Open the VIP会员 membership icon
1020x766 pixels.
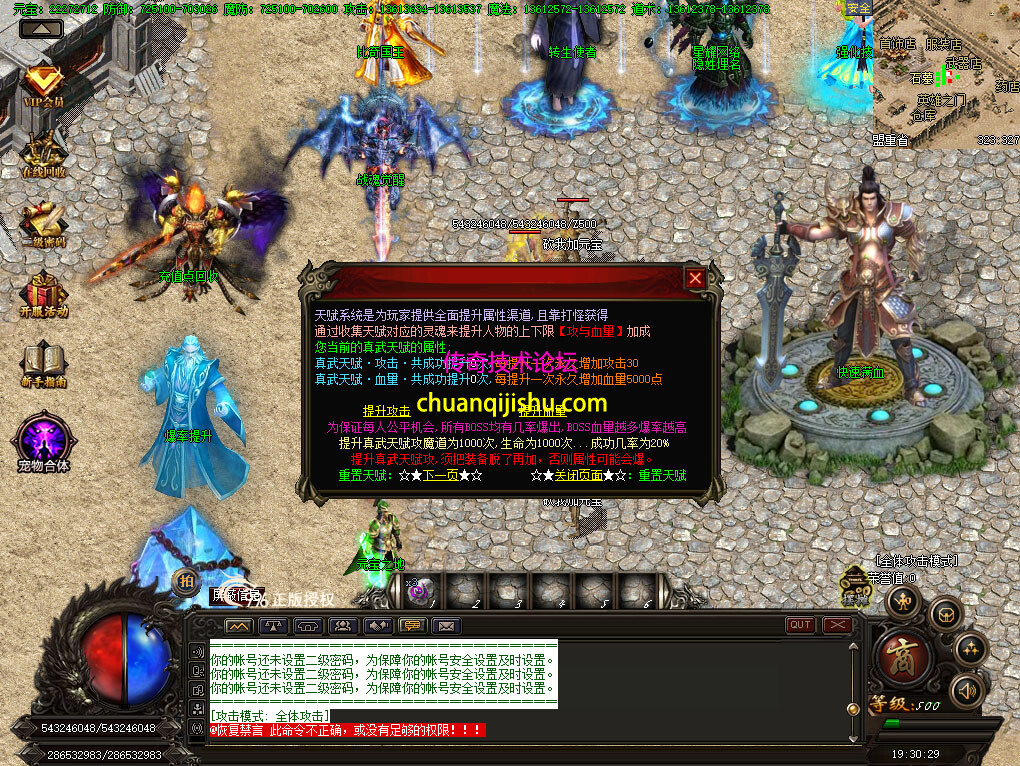[x=43, y=84]
